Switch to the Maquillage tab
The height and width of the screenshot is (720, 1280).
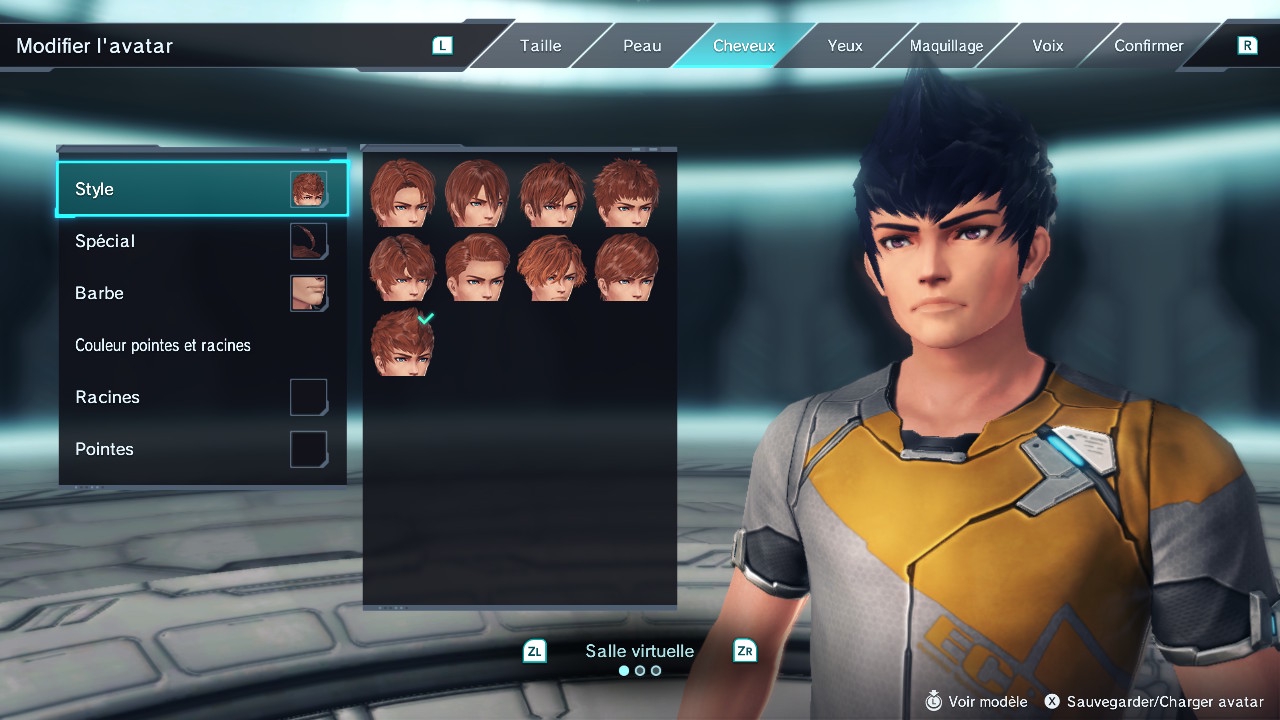tap(946, 46)
